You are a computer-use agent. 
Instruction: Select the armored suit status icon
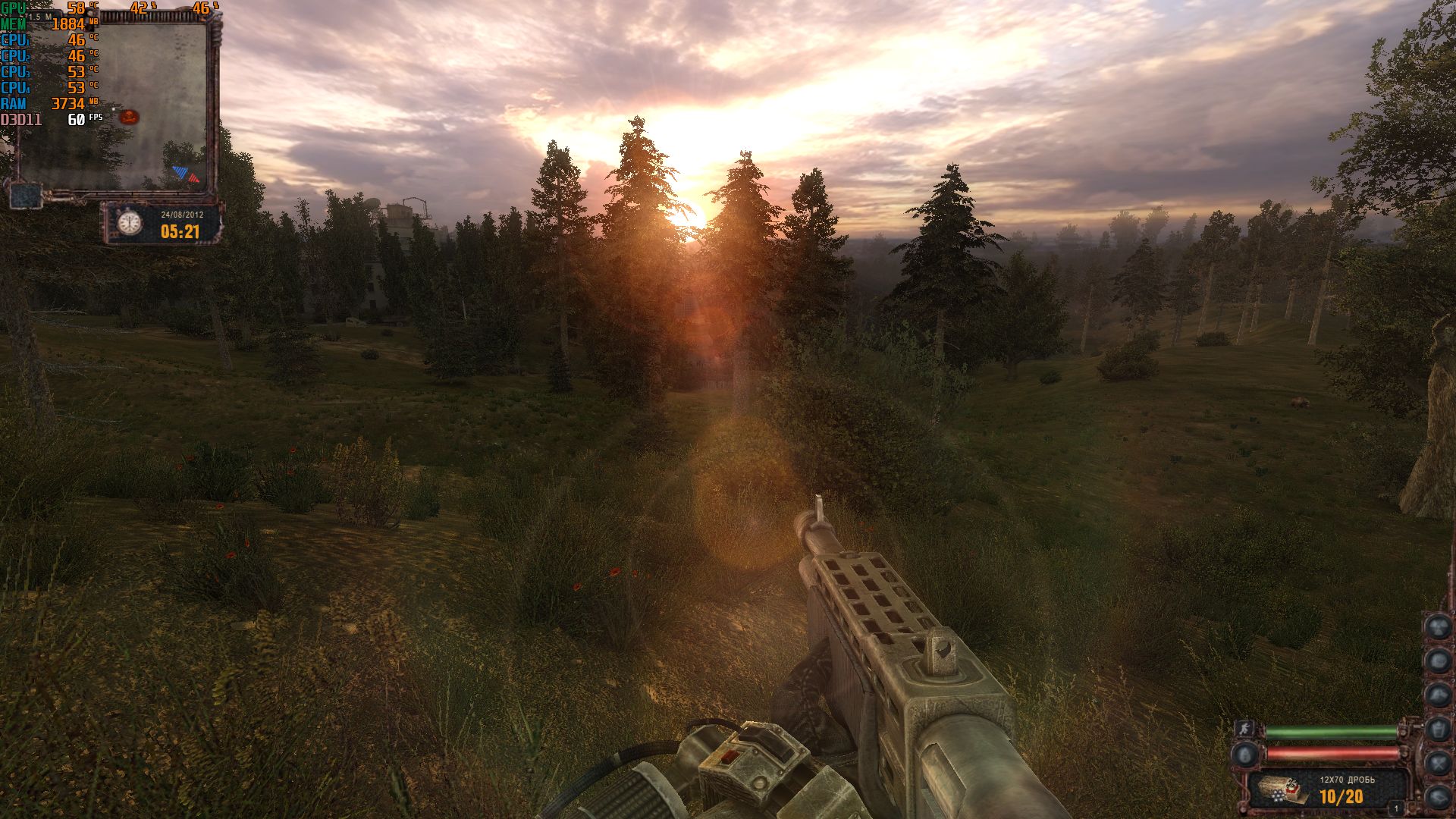[x=1245, y=755]
